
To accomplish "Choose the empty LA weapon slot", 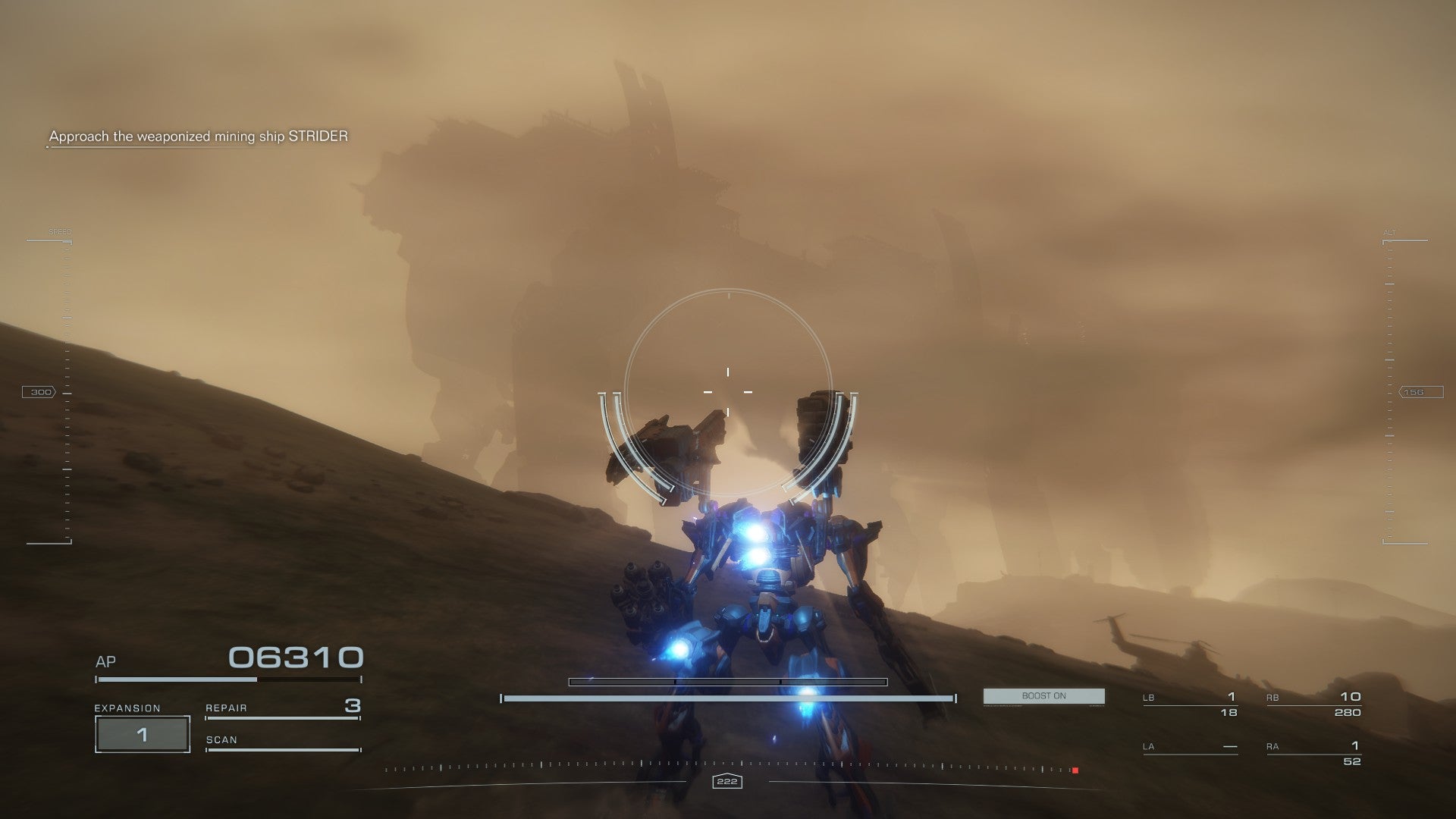I will tap(1190, 747).
